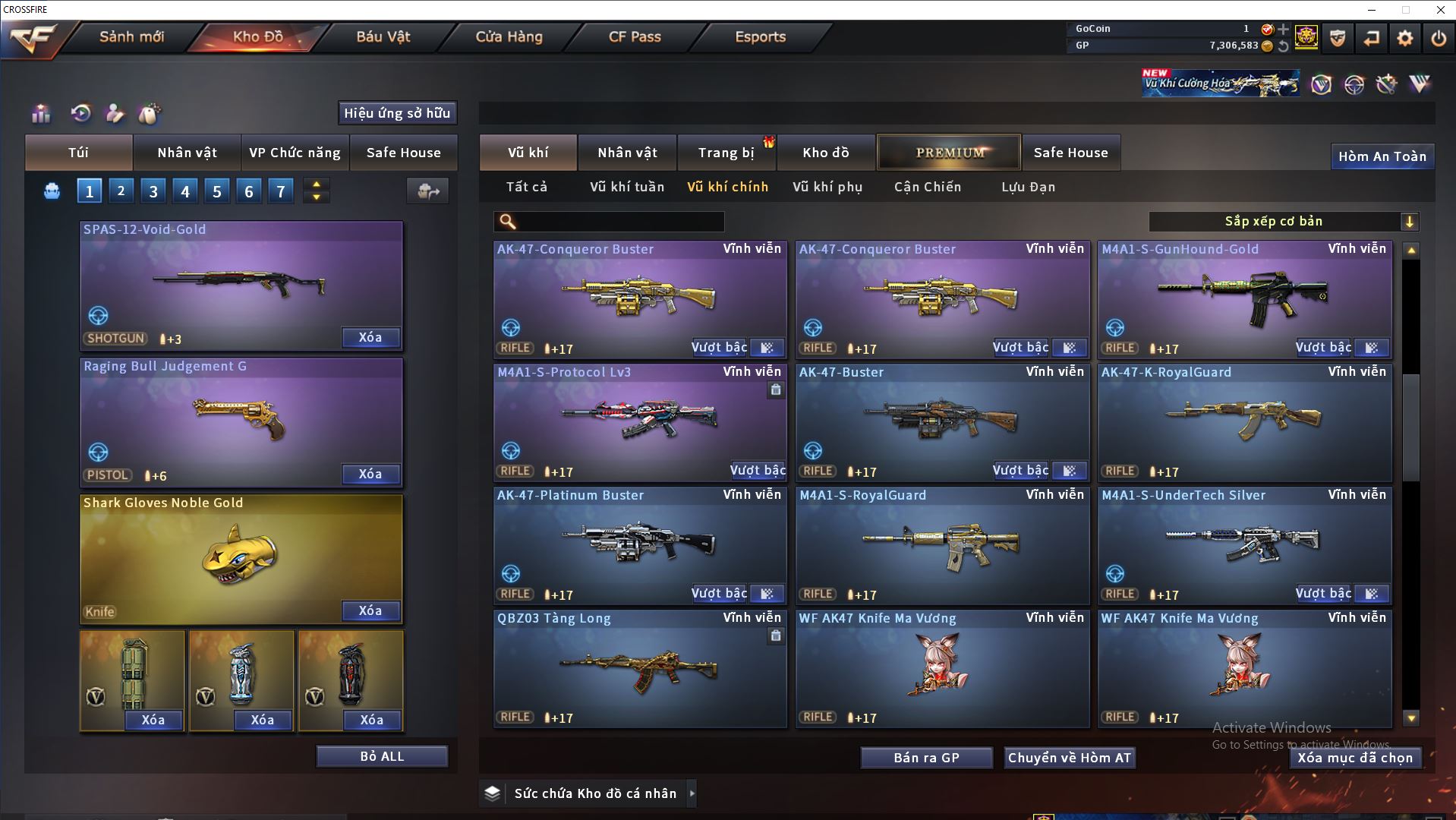The height and width of the screenshot is (820, 1456).
Task: Click Chuyển về Hòm AT
Action: pyautogui.click(x=1070, y=758)
